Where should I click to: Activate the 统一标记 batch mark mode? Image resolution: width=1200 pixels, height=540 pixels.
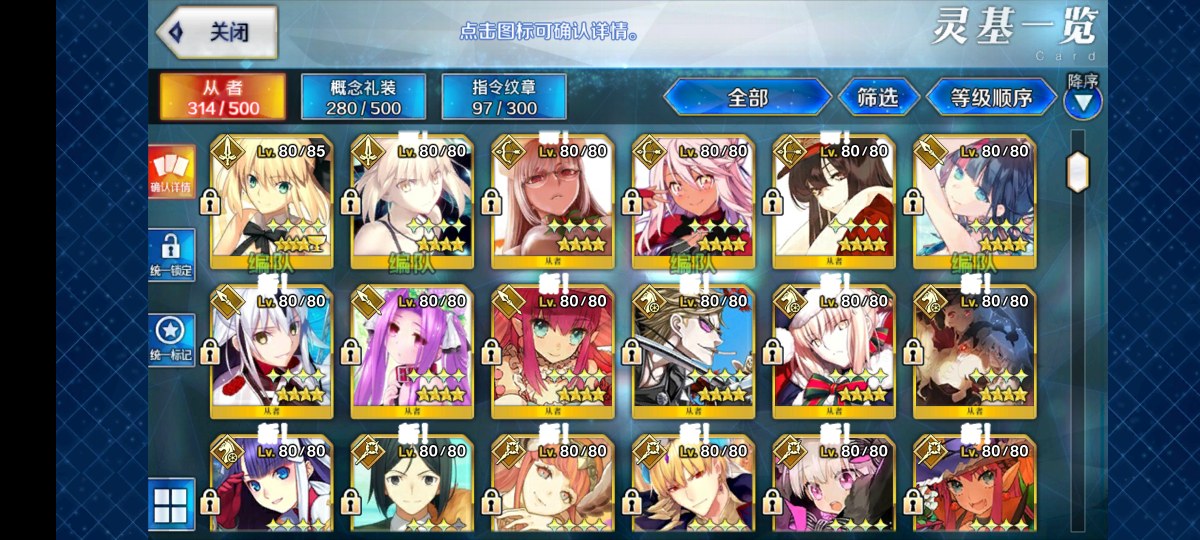[171, 340]
